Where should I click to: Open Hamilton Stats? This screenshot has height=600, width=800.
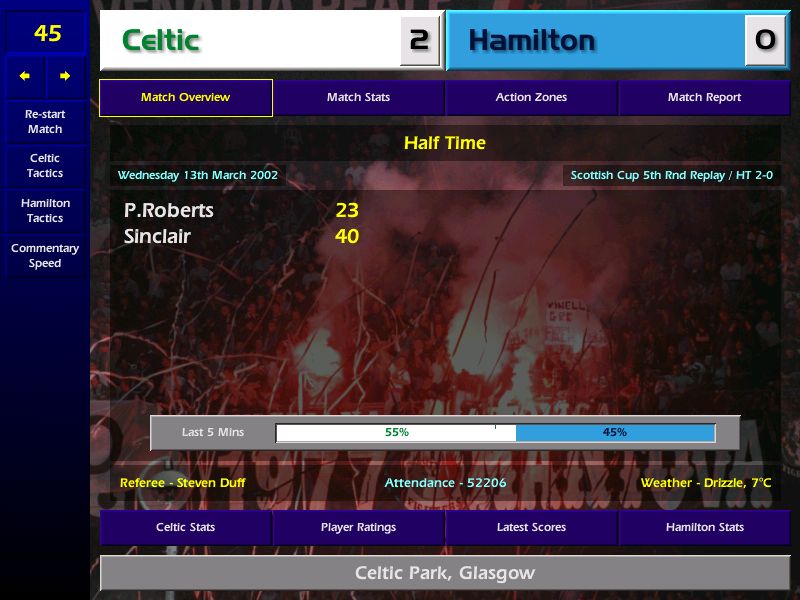click(x=704, y=527)
